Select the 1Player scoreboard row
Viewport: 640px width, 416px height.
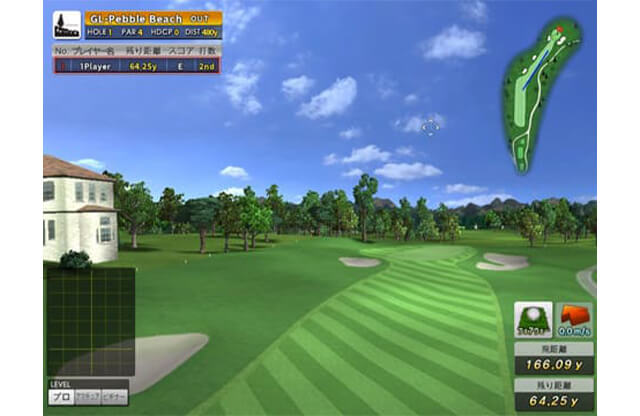[137, 66]
